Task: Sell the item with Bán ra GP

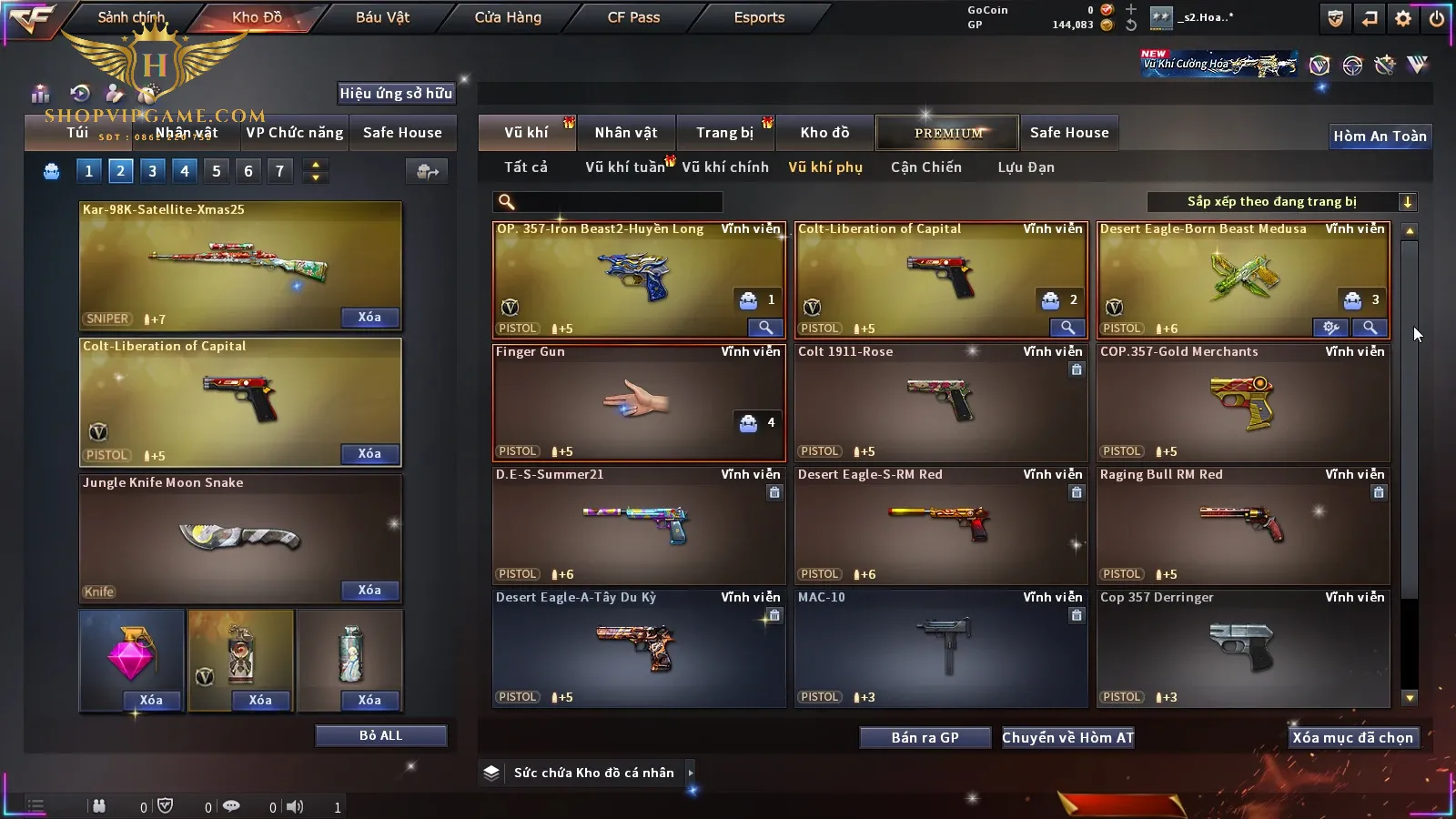Action: click(925, 738)
